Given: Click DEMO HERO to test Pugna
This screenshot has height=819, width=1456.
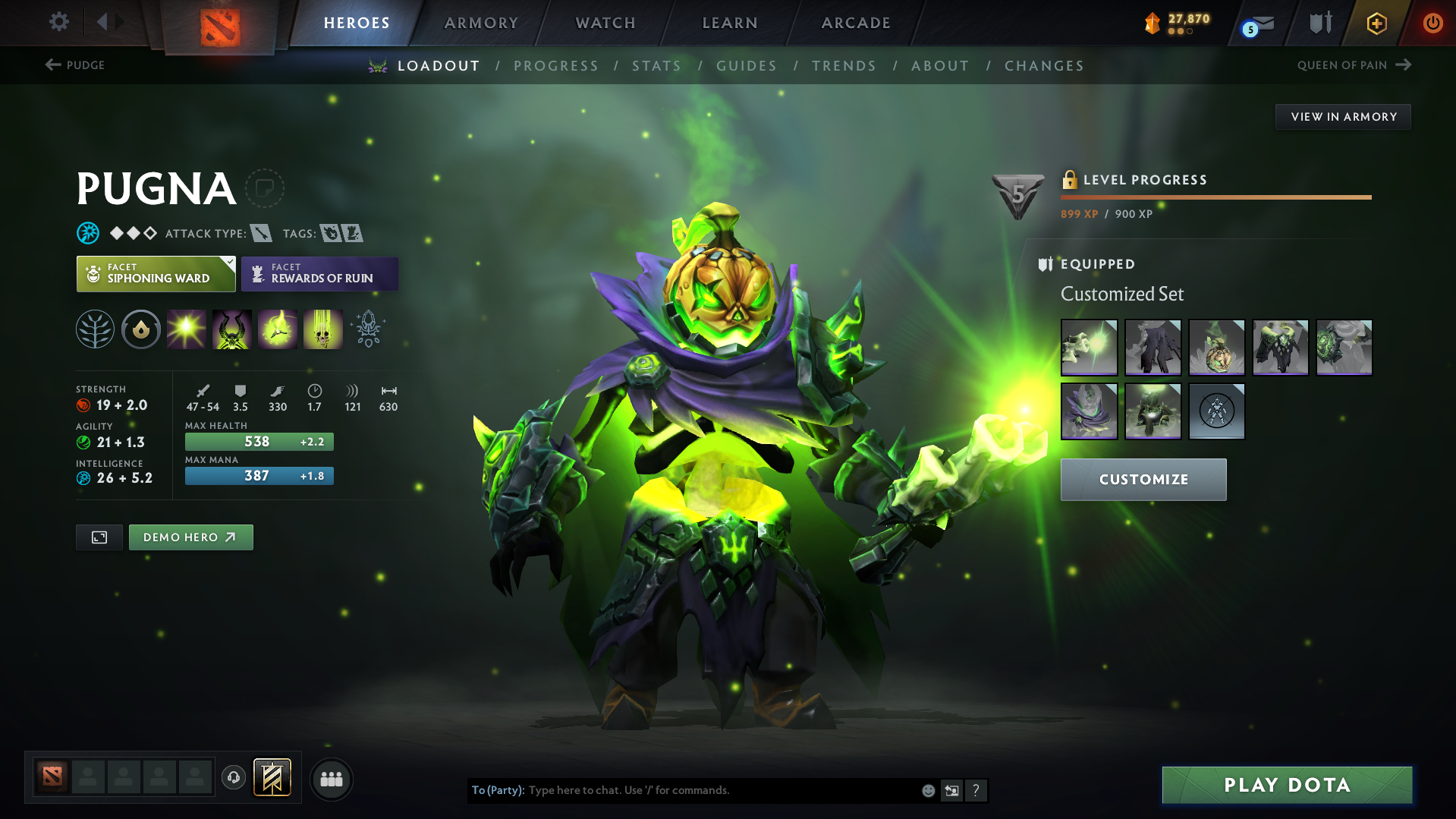Looking at the screenshot, I should click(x=190, y=537).
